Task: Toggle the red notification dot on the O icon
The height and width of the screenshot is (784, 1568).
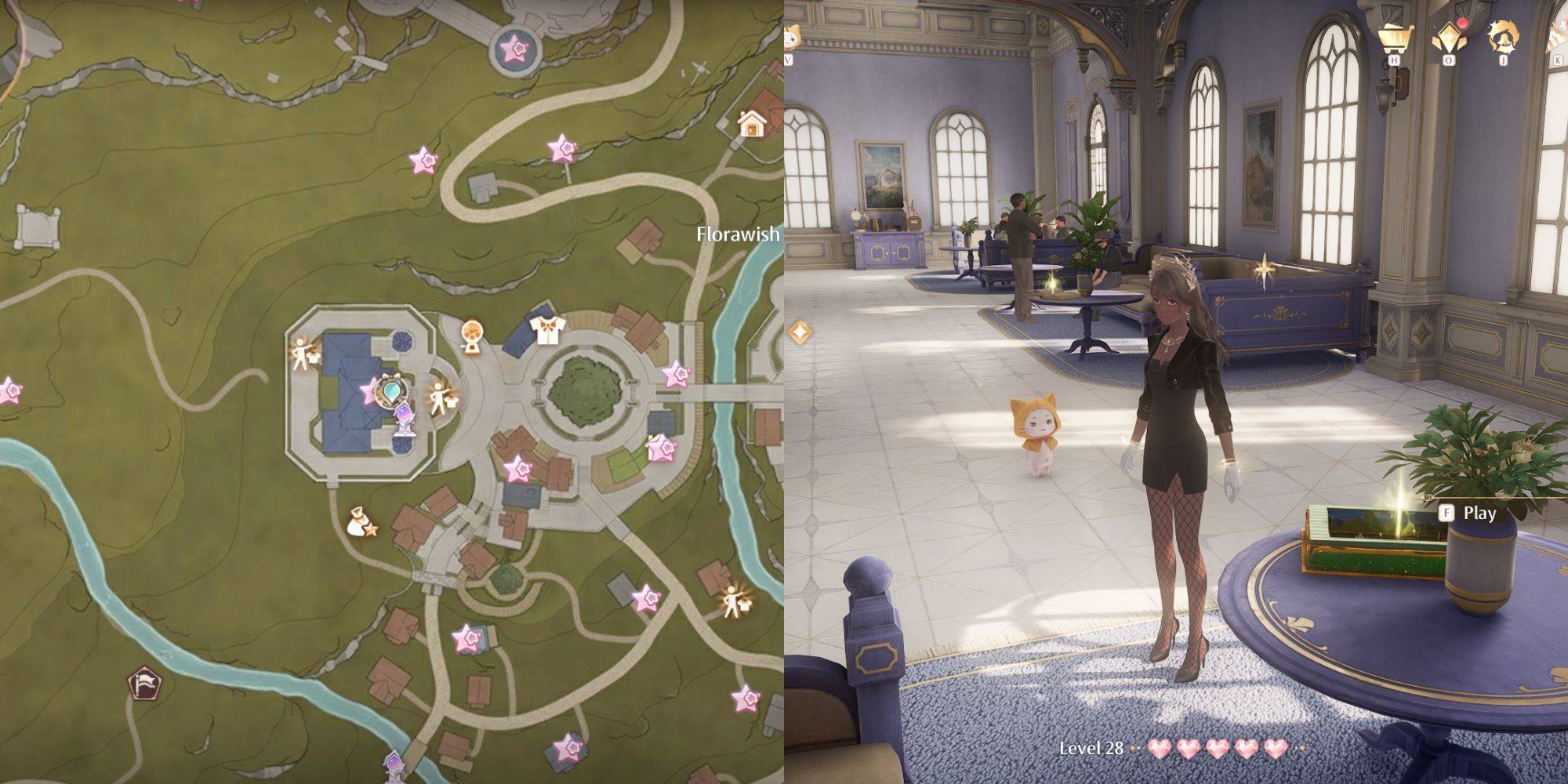Action: coord(1463,23)
